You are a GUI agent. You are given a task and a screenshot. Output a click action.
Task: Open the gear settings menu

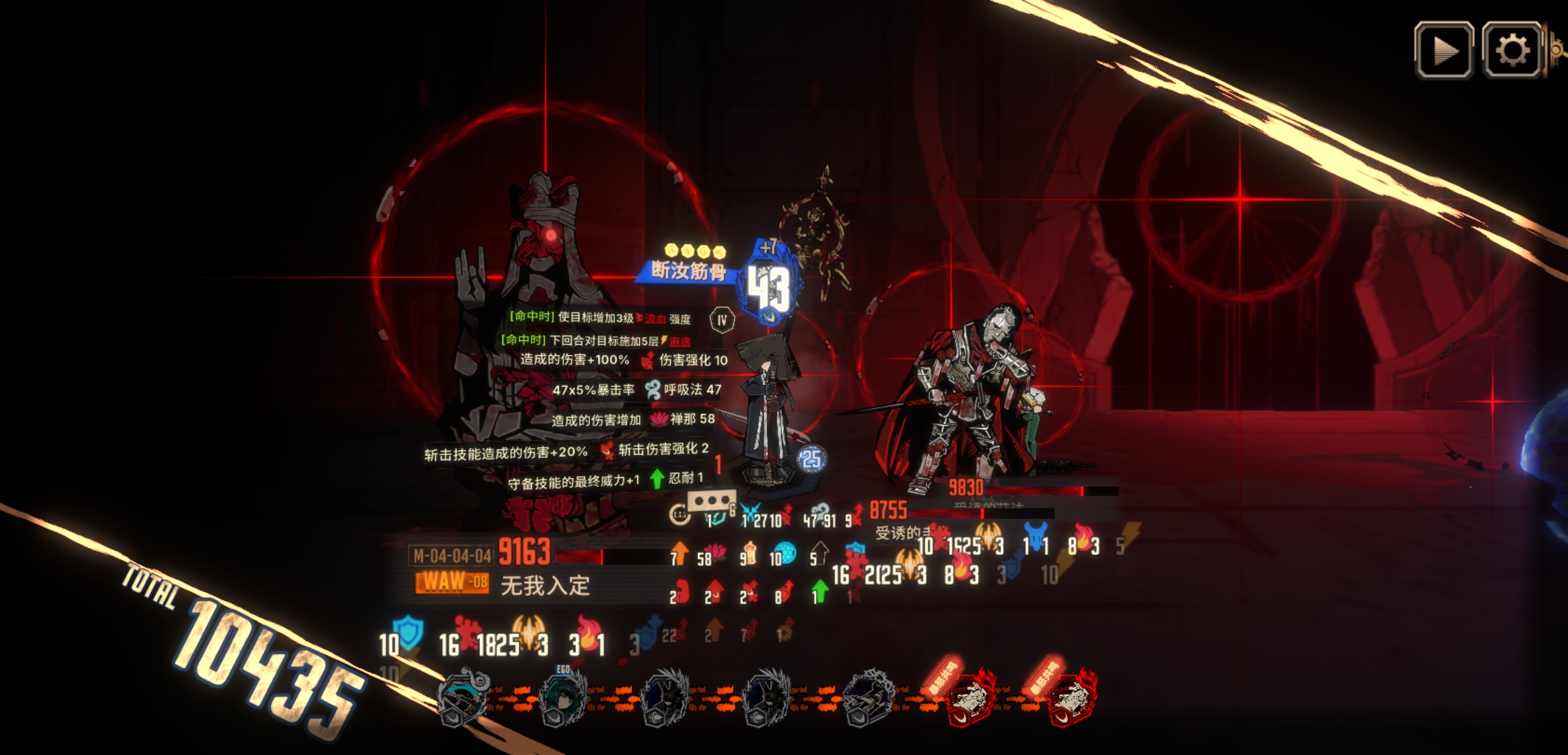tap(1511, 50)
